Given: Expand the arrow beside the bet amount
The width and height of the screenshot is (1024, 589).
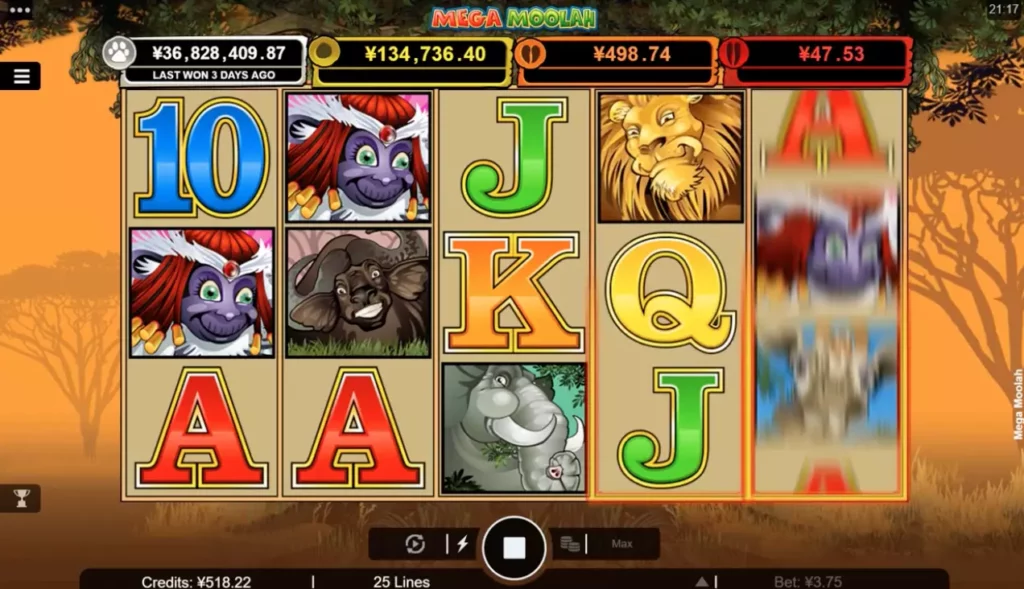Looking at the screenshot, I should [703, 581].
